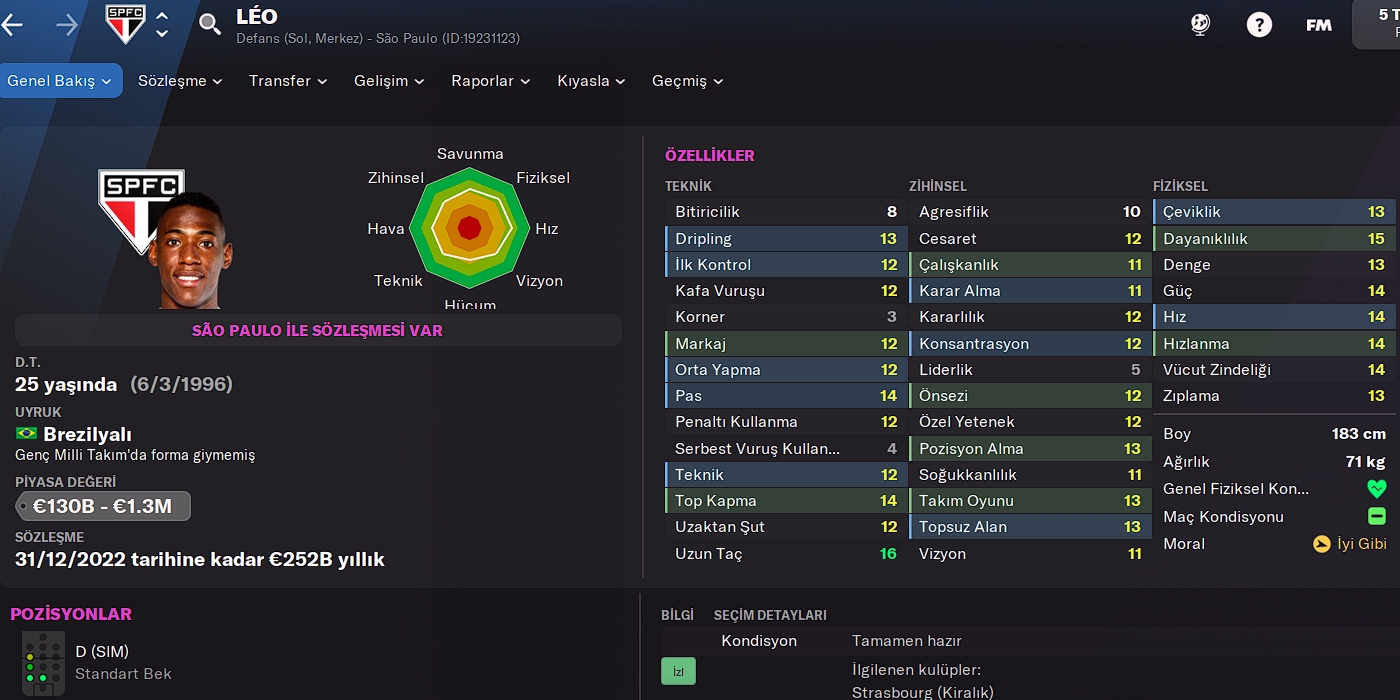Viewport: 1400px width, 700px height.
Task: Open the Kıyasla menu
Action: 591,81
